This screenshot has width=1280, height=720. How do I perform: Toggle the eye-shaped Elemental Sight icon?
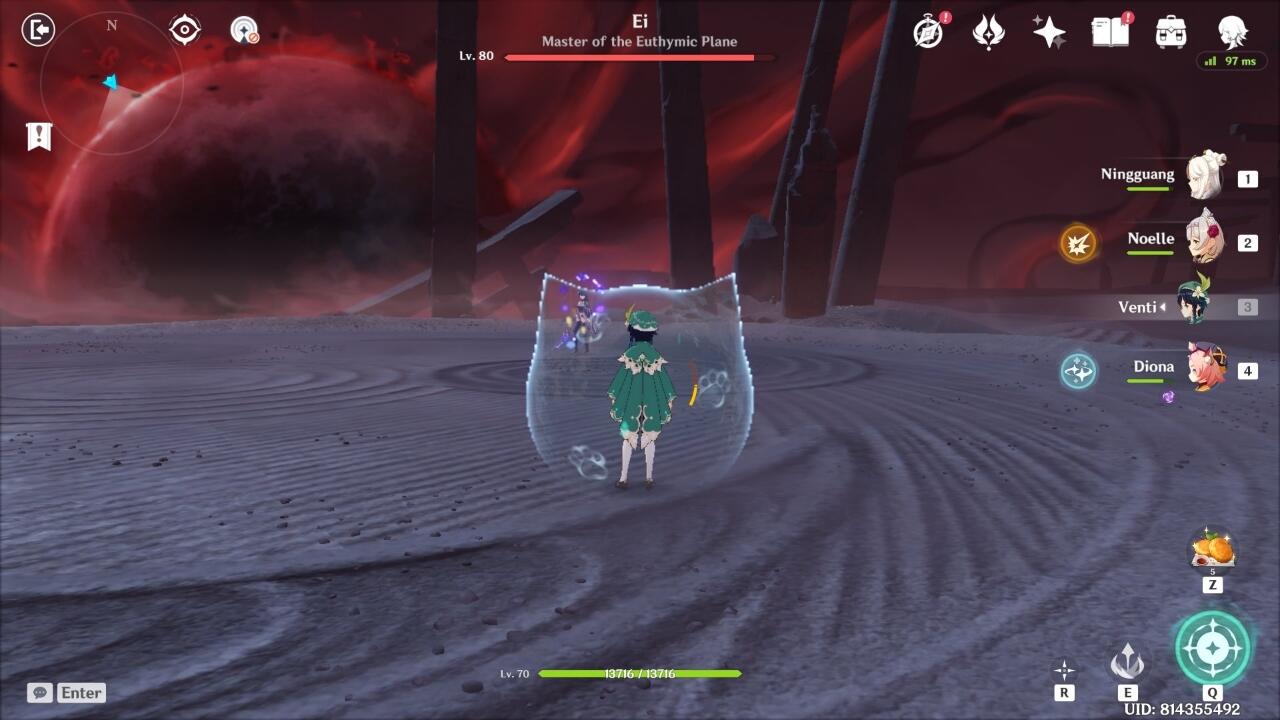click(x=185, y=30)
